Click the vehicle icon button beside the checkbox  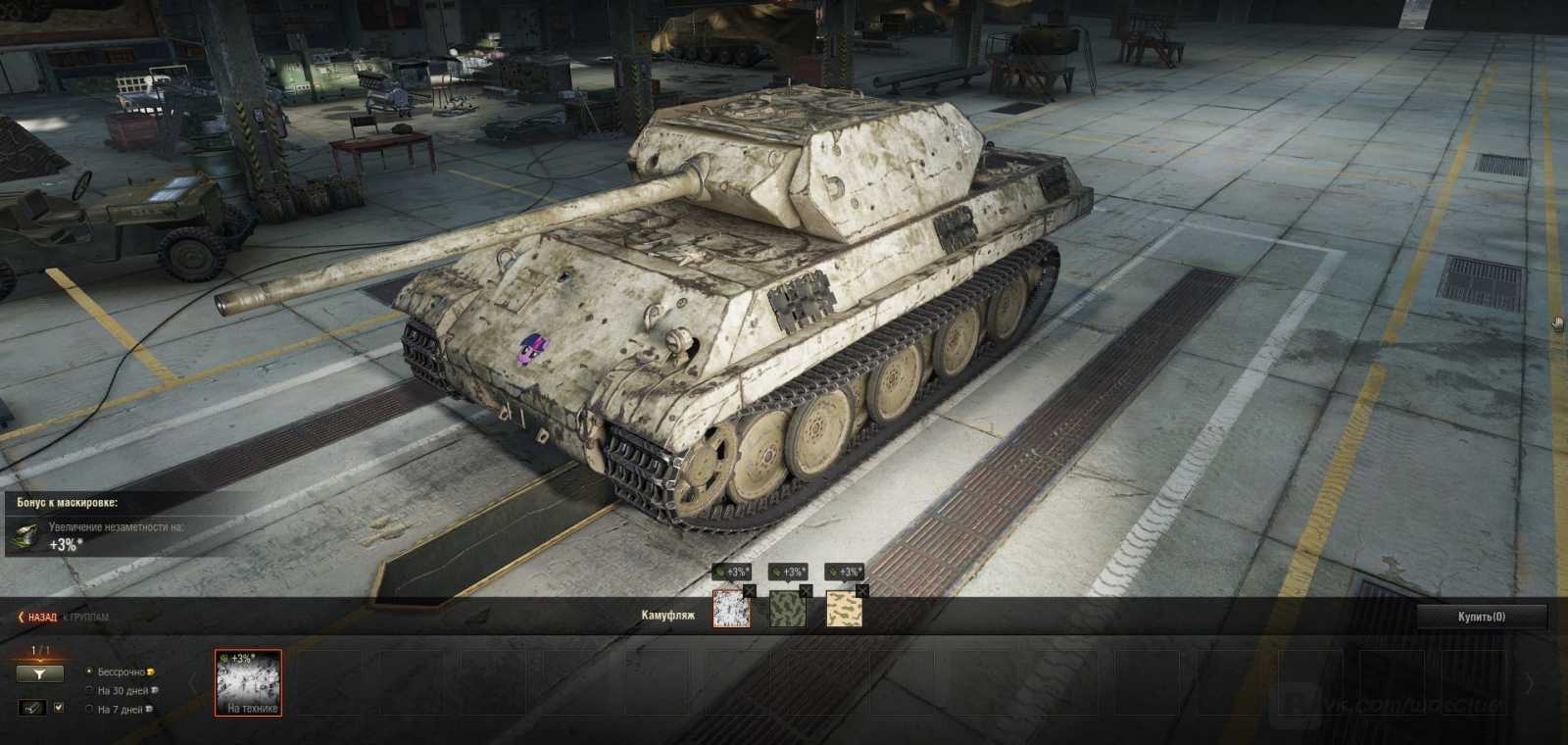(x=32, y=707)
